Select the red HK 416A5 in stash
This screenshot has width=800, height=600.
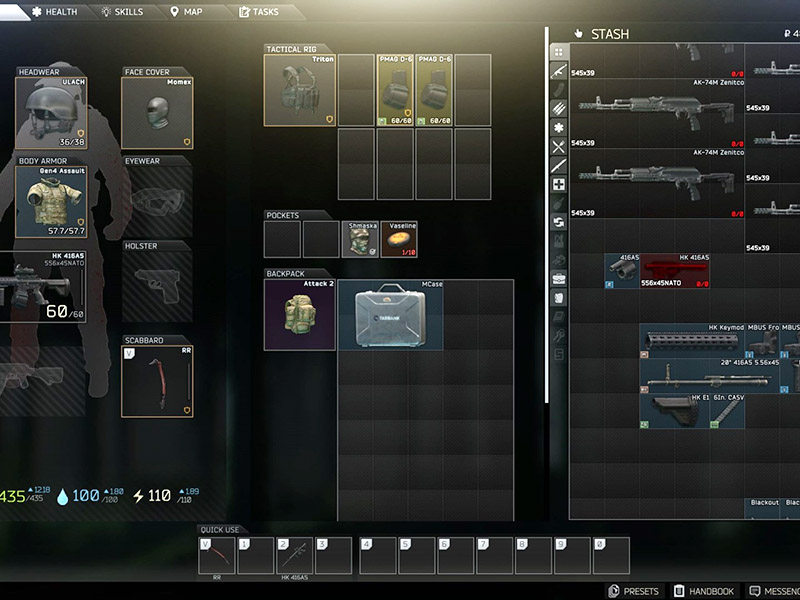(x=675, y=271)
